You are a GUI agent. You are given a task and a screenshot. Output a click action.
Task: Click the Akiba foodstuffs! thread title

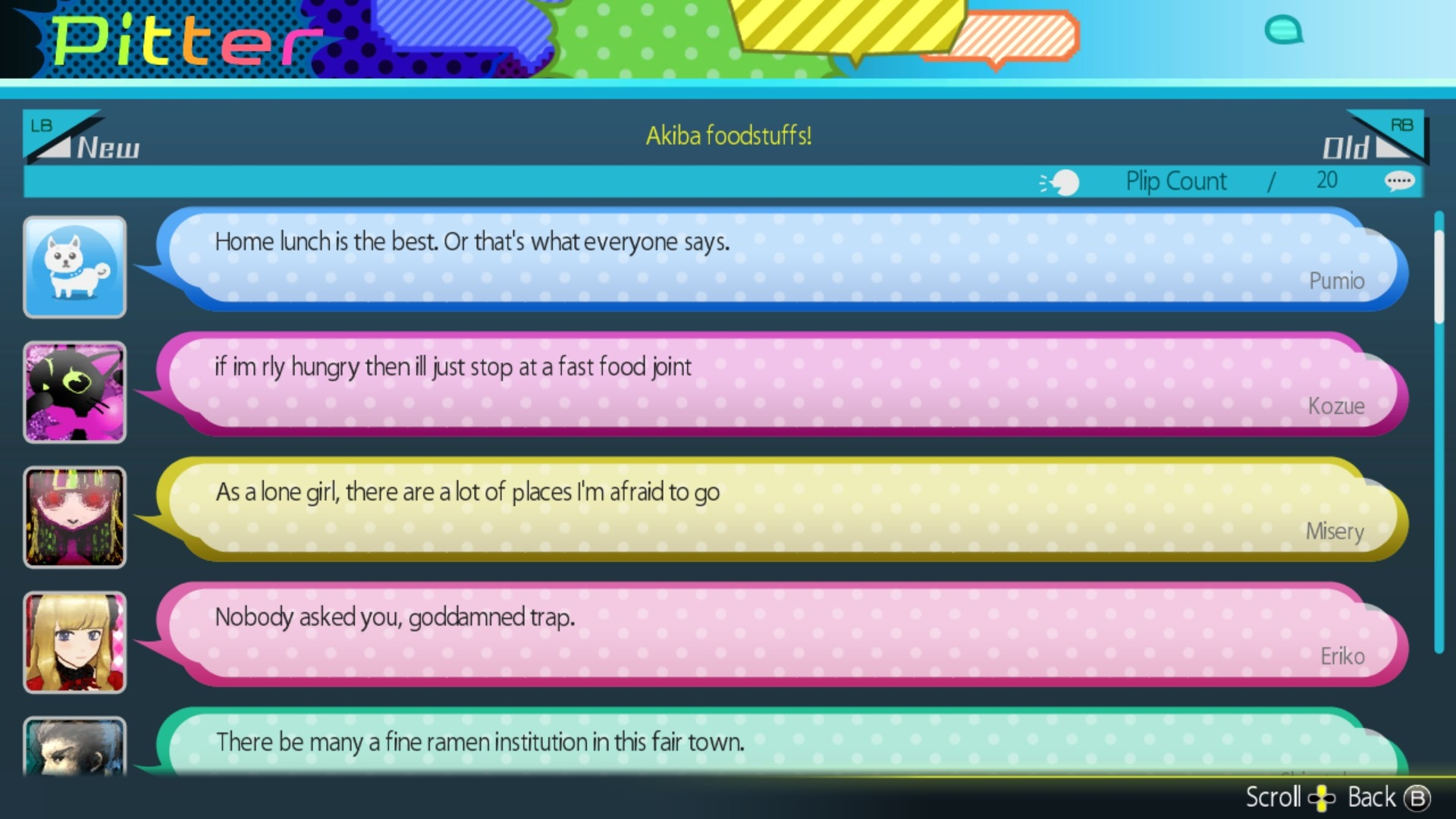[728, 136]
